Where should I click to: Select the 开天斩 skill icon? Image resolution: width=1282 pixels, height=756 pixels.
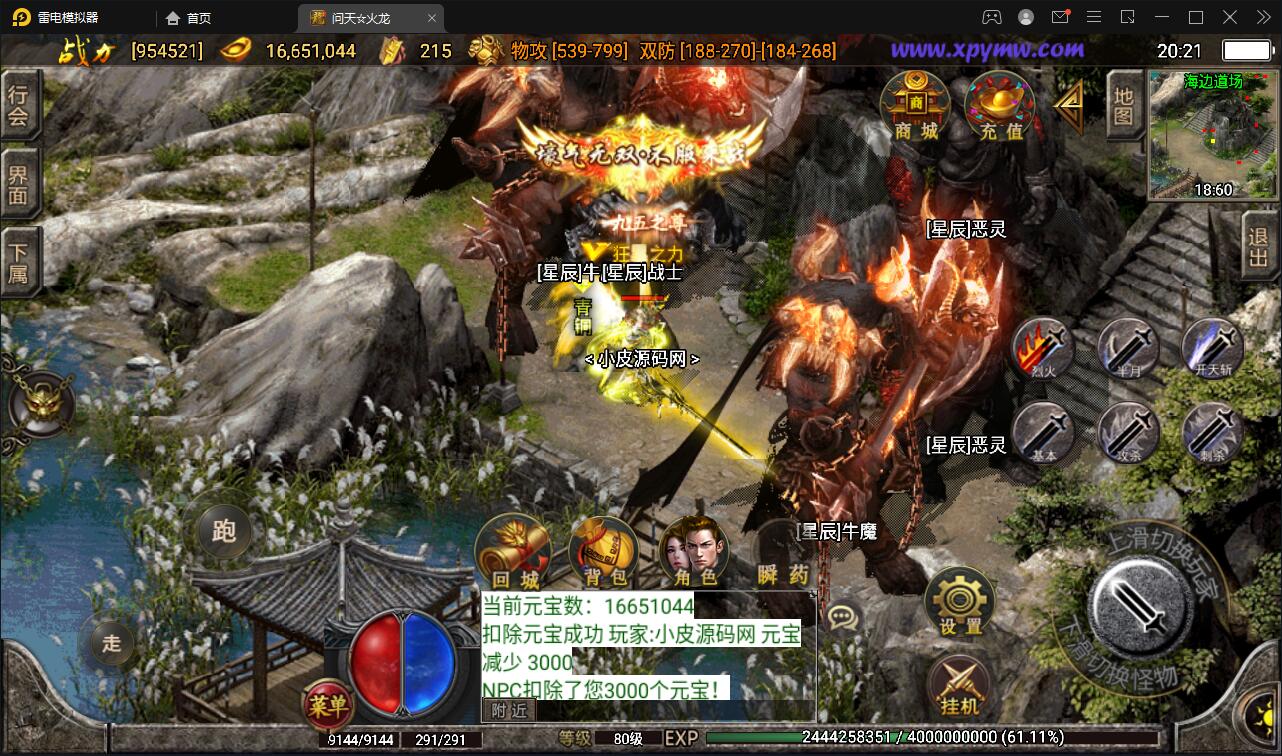point(1212,350)
